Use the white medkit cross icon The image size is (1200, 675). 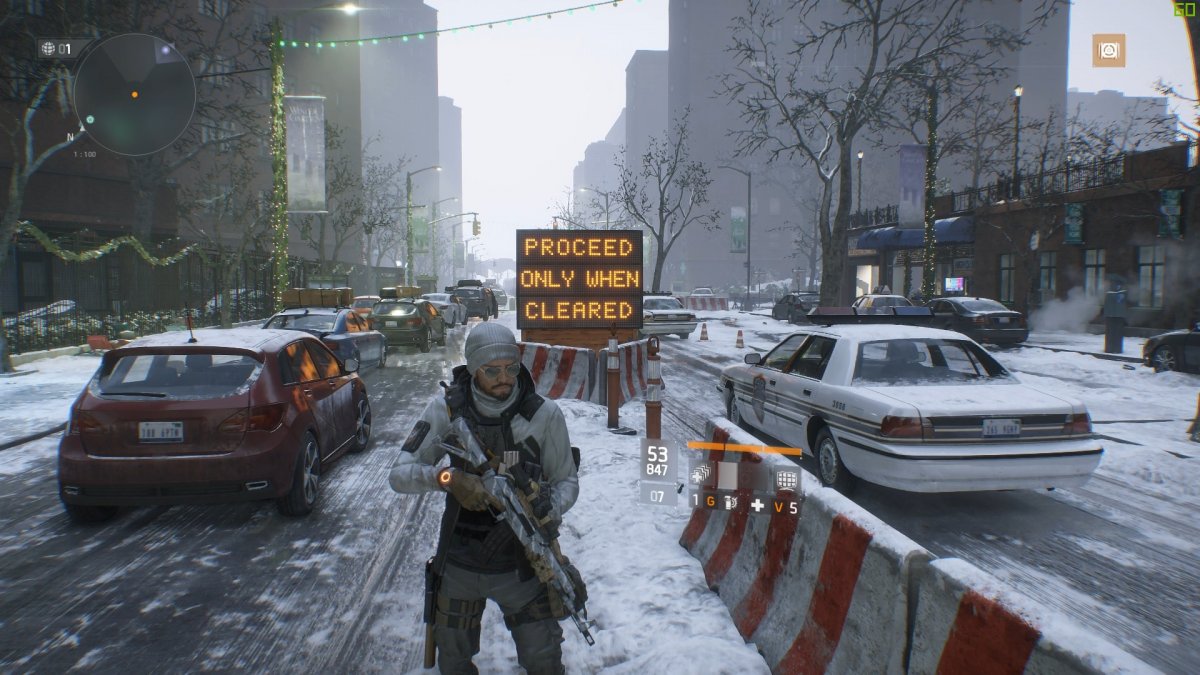(x=758, y=506)
